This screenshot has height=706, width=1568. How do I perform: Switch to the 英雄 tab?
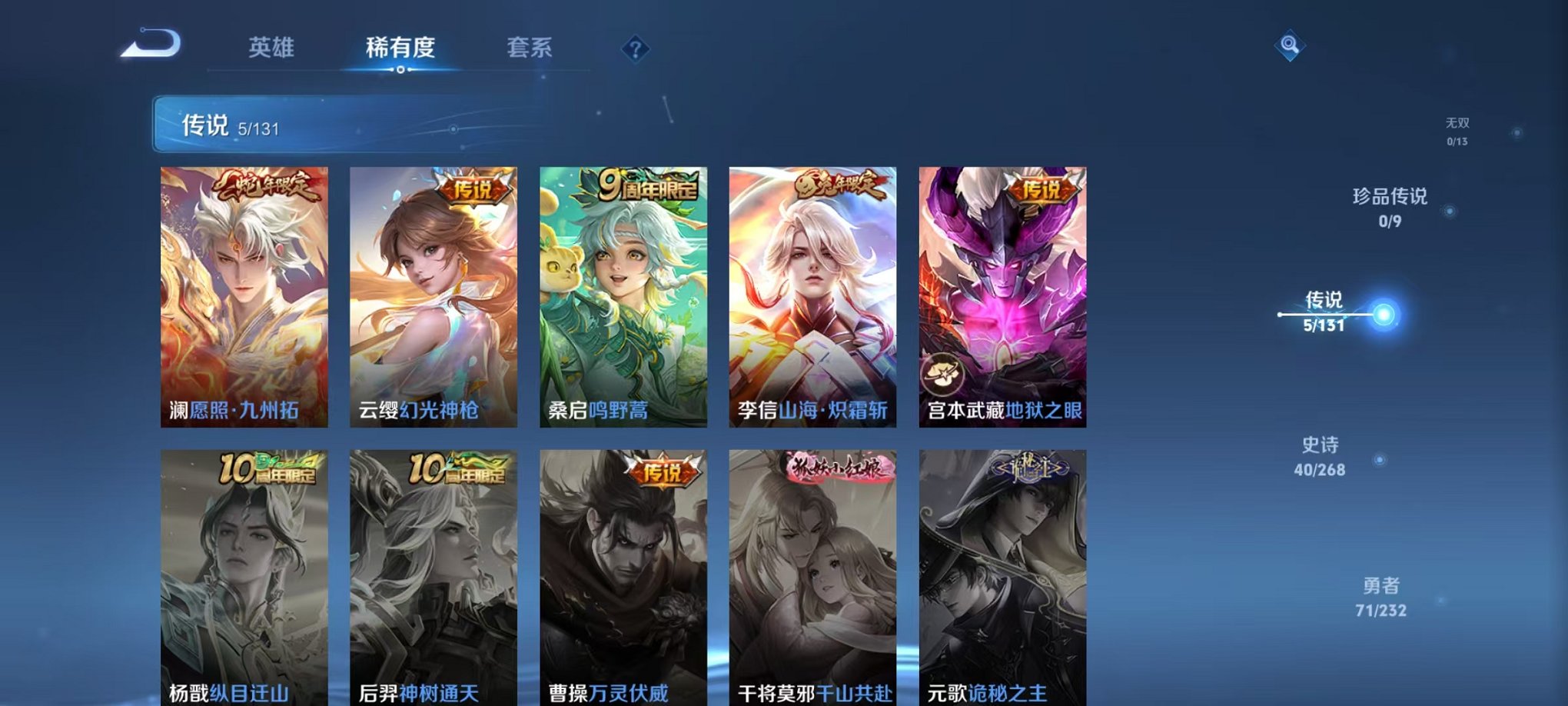273,48
